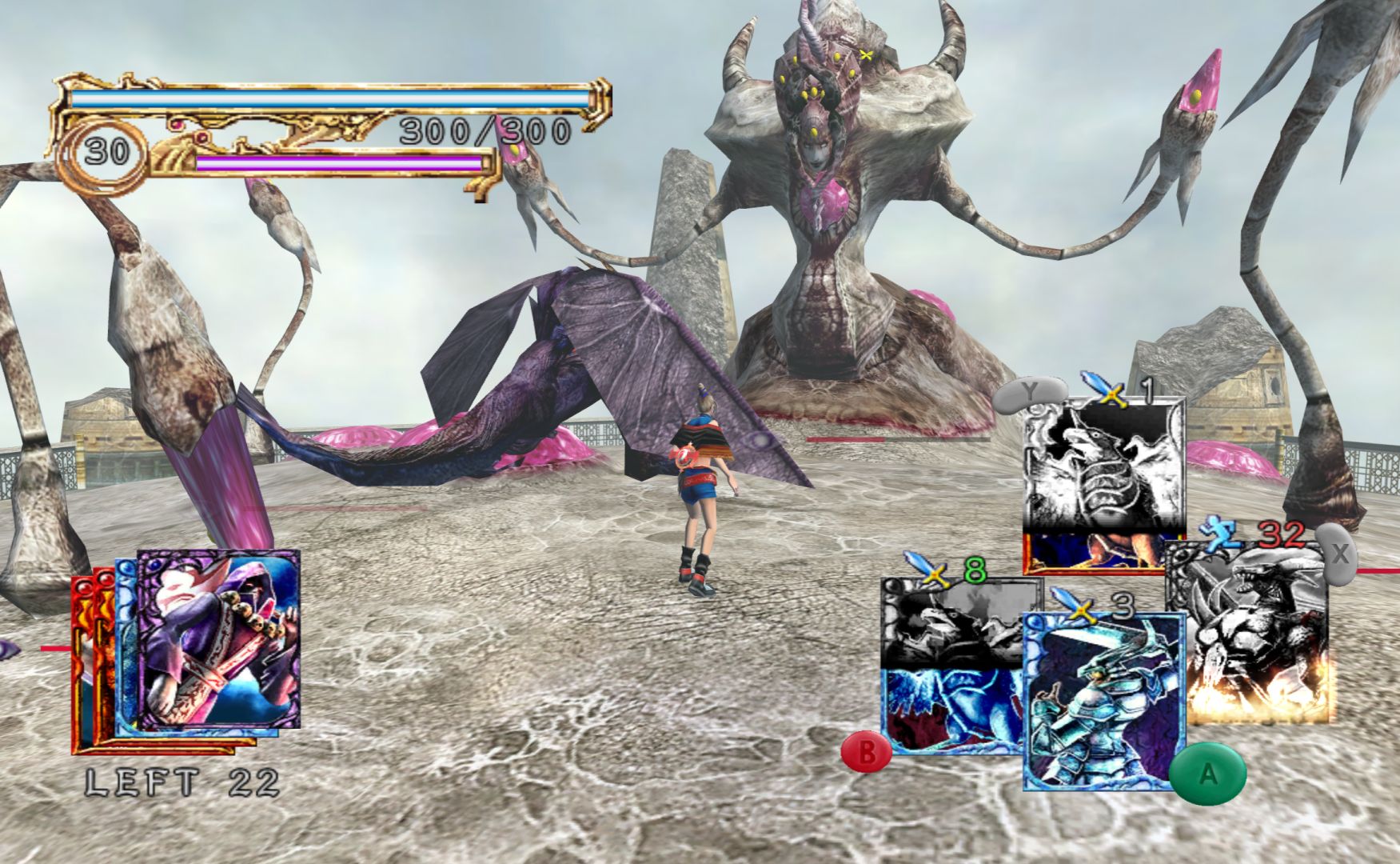The width and height of the screenshot is (1400, 864).
Task: Pick the top grayscale beast card
Action: 1103,472
